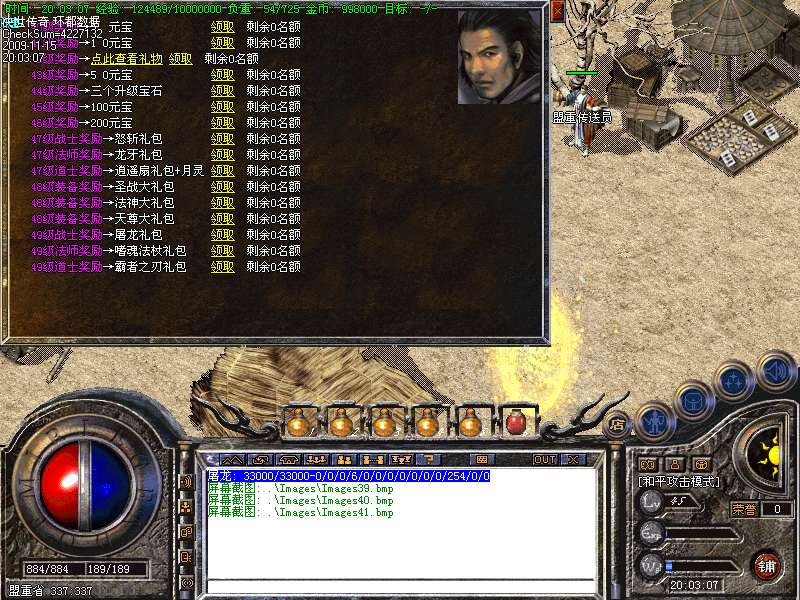
Task: Close the reward dialog window
Action: click(x=558, y=10)
